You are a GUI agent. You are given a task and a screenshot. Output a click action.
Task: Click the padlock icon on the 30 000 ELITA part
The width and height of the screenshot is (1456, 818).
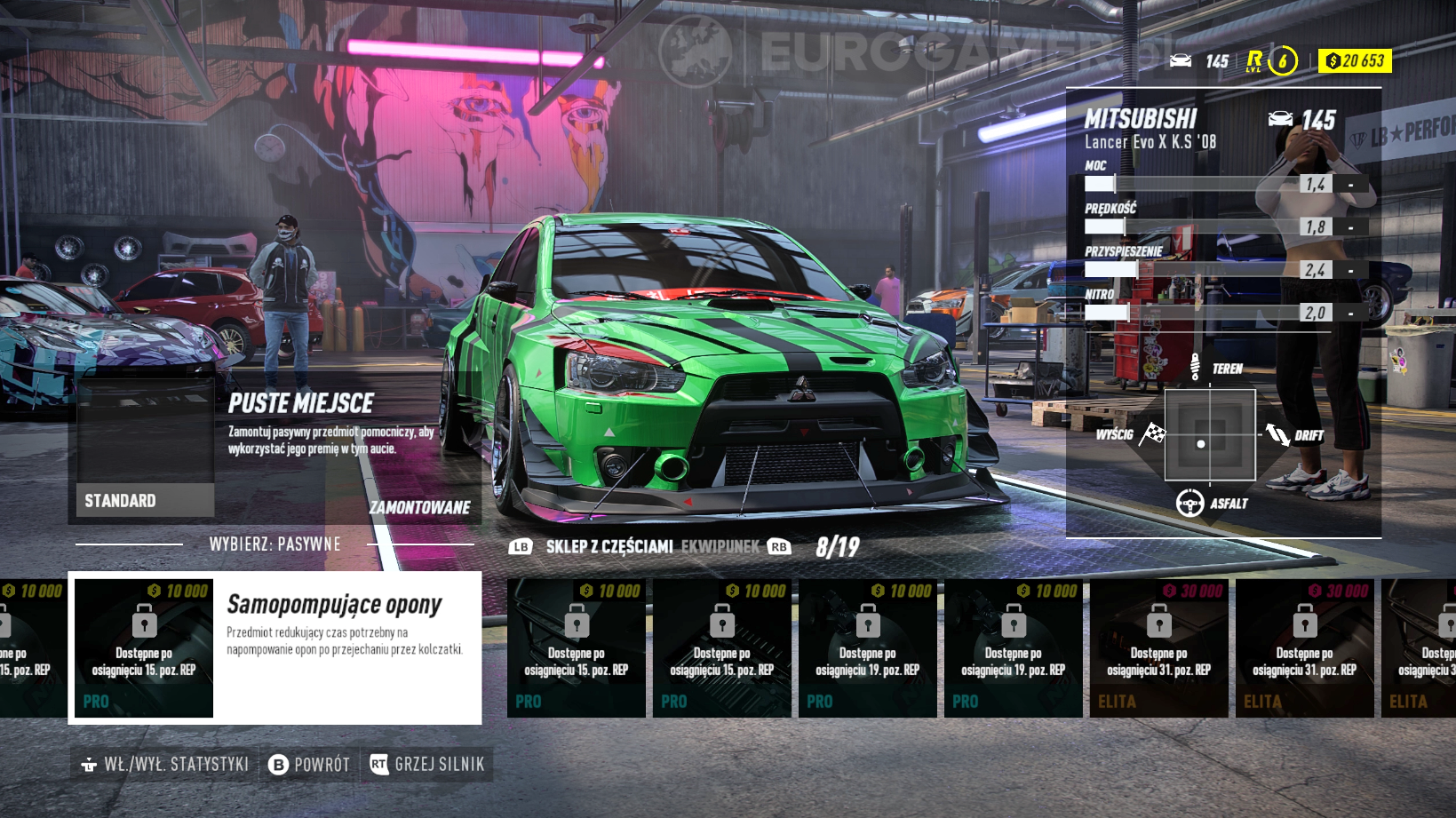point(1158,622)
